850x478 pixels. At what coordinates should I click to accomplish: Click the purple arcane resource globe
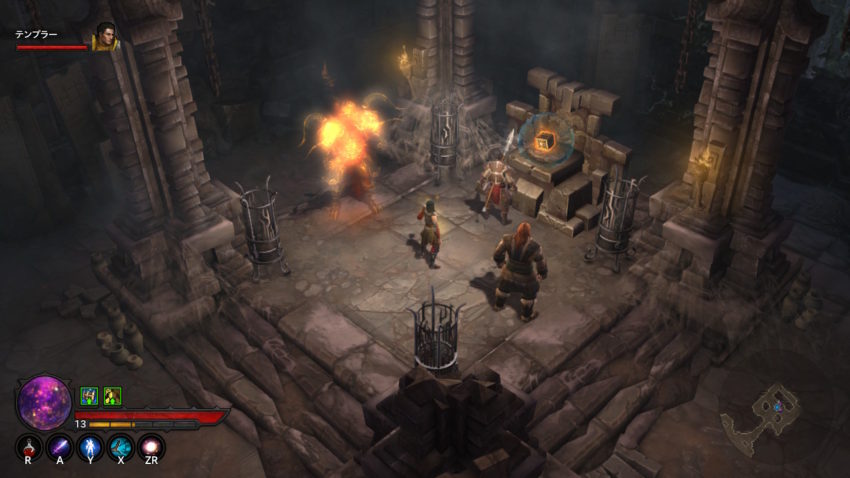pos(44,402)
